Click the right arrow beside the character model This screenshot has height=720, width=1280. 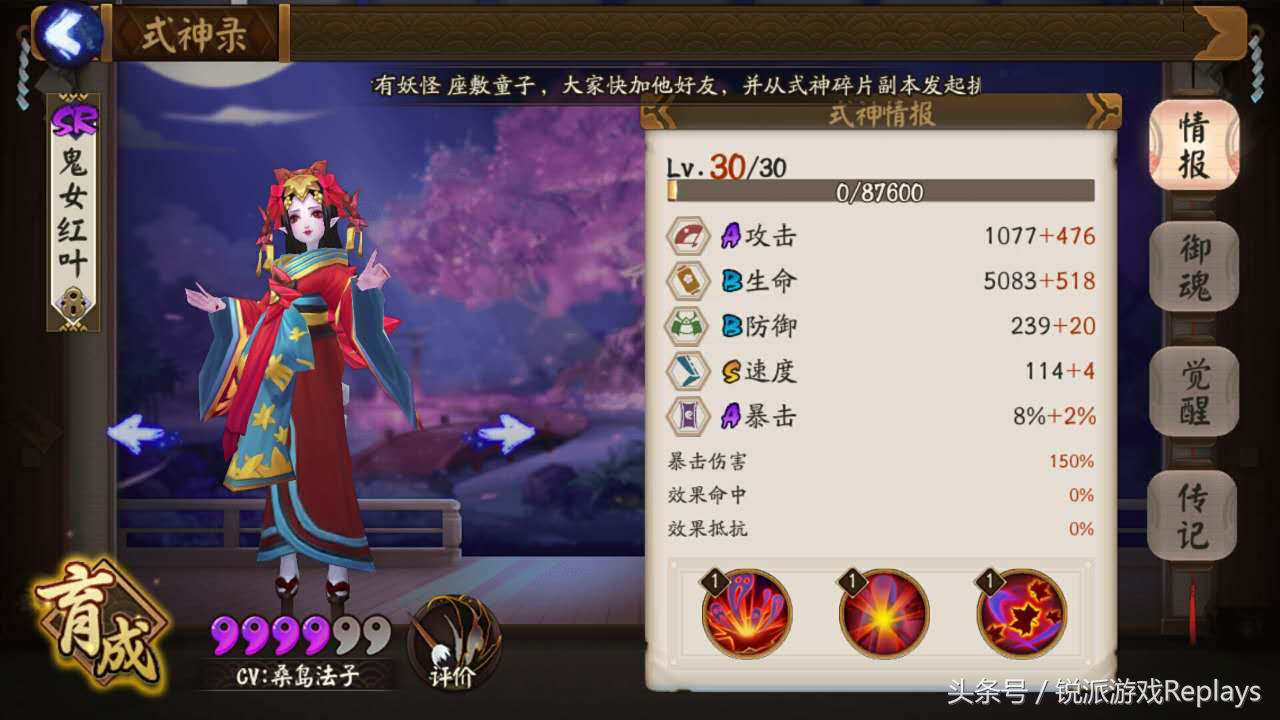pos(510,430)
